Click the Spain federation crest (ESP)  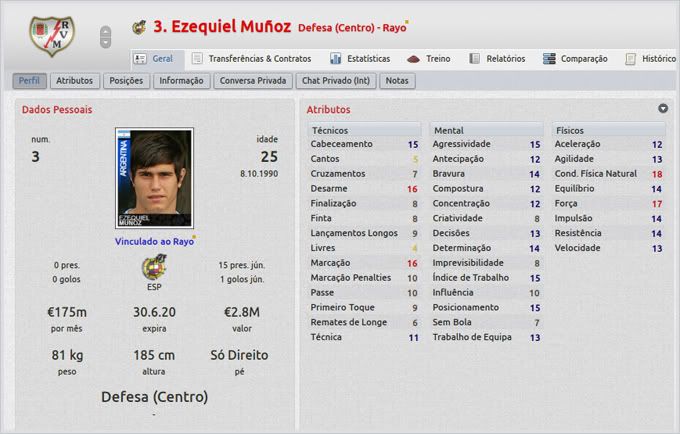point(155,267)
